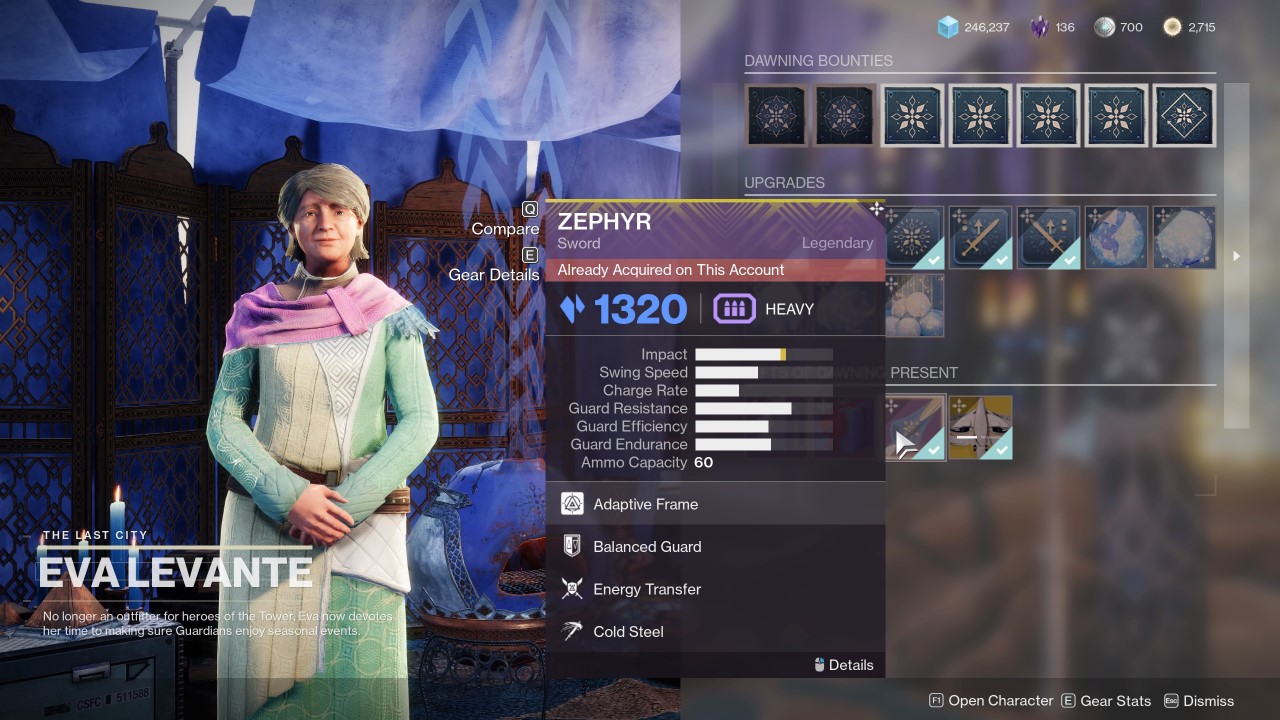The image size is (1280, 720).
Task: Choose the single sword upgrade icon
Action: click(980, 238)
